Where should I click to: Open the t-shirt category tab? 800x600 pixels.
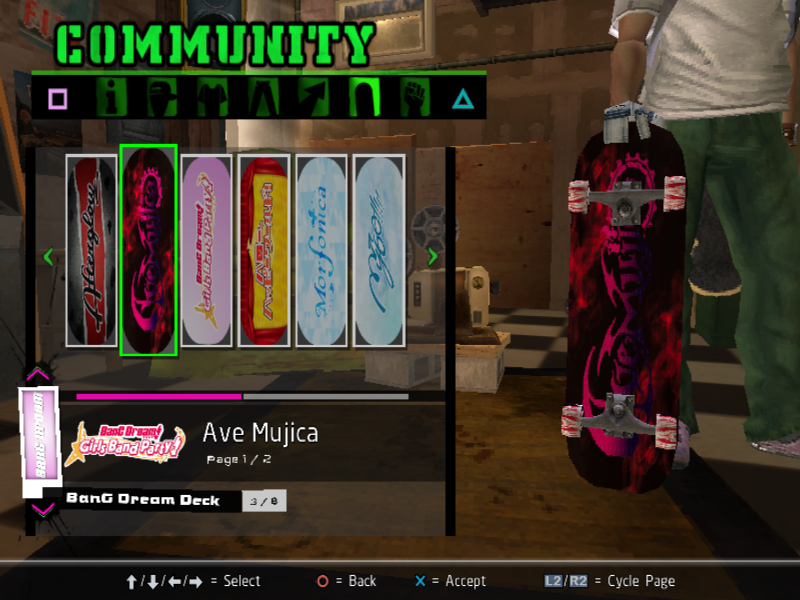click(212, 98)
